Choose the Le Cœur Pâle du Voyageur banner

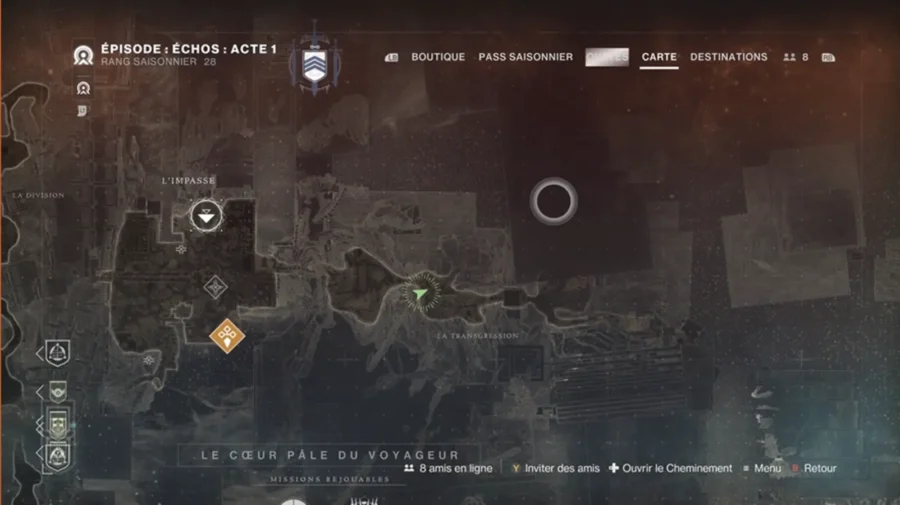(x=329, y=455)
